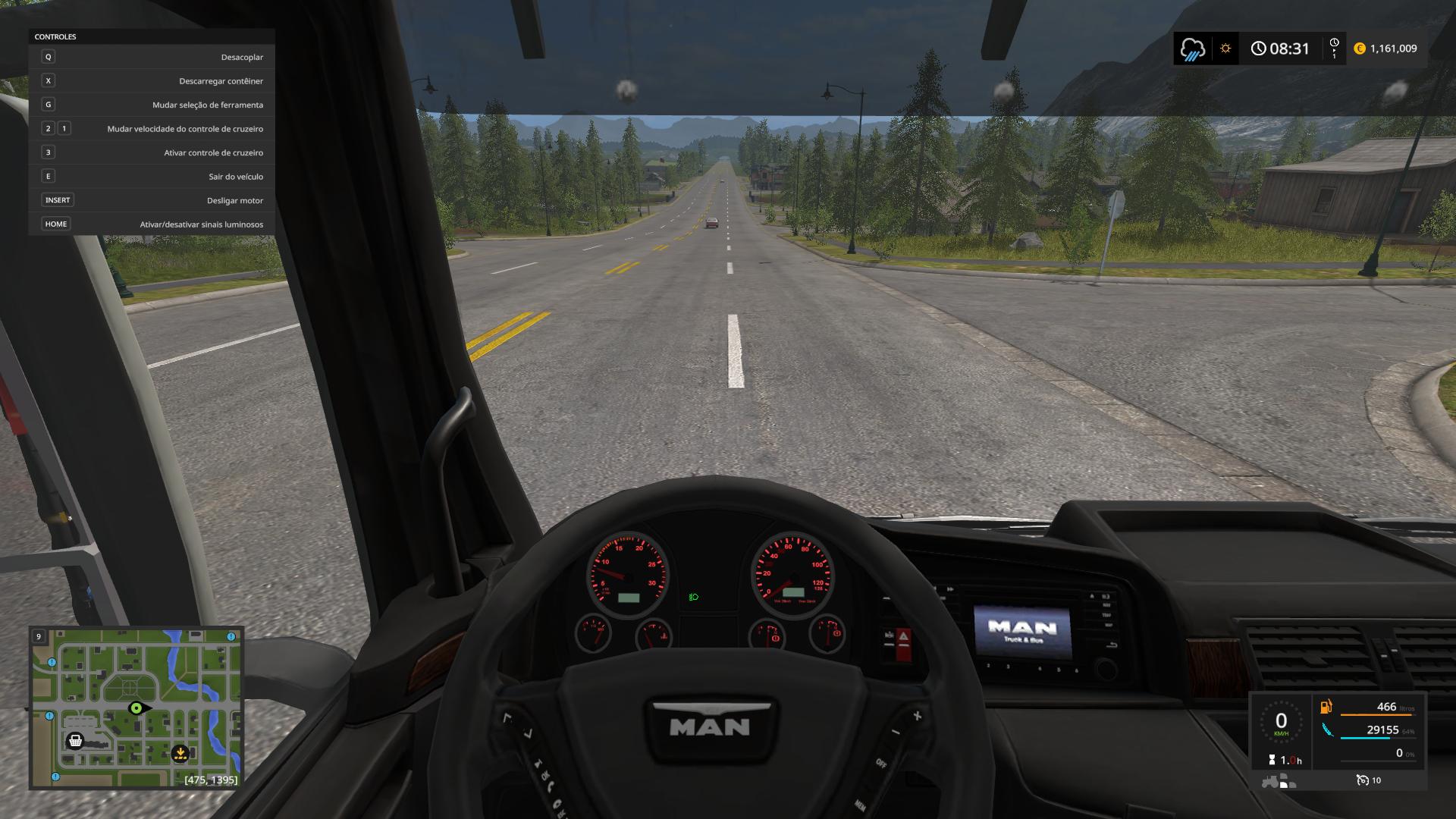The width and height of the screenshot is (1456, 819).
Task: Select the yellow unloading point marker on minimap
Action: tap(180, 753)
